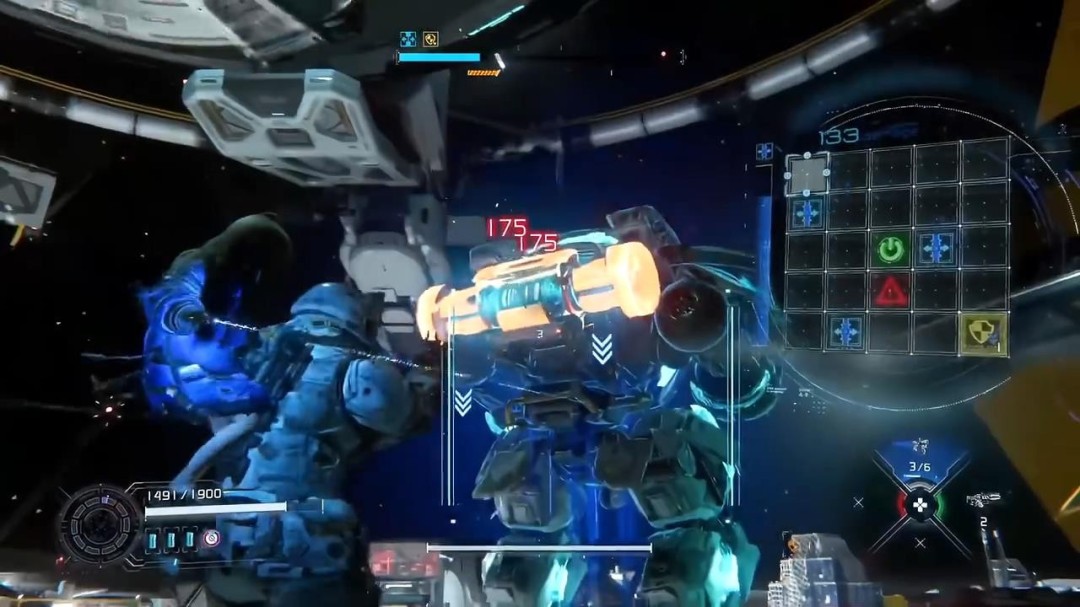This screenshot has width=1080, height=607.
Task: Click the circular radar gauge
Action: pyautogui.click(x=99, y=523)
